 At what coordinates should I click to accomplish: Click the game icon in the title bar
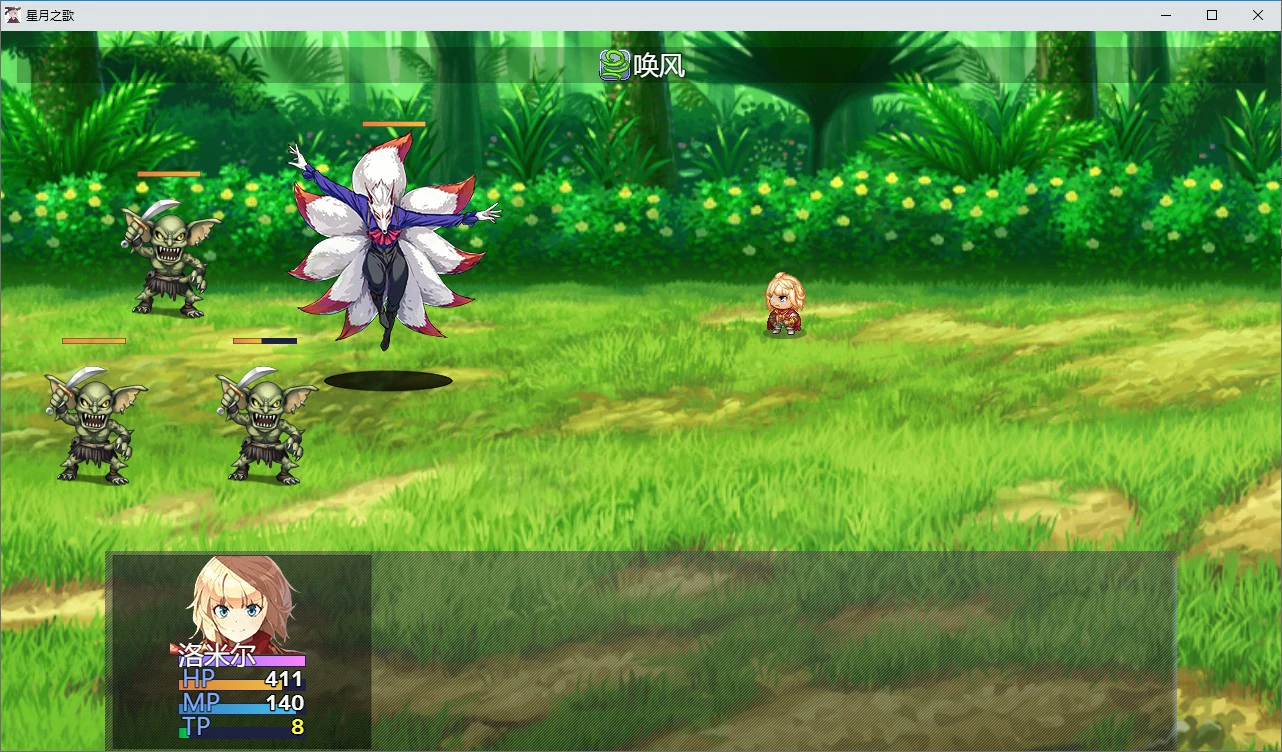(x=11, y=15)
